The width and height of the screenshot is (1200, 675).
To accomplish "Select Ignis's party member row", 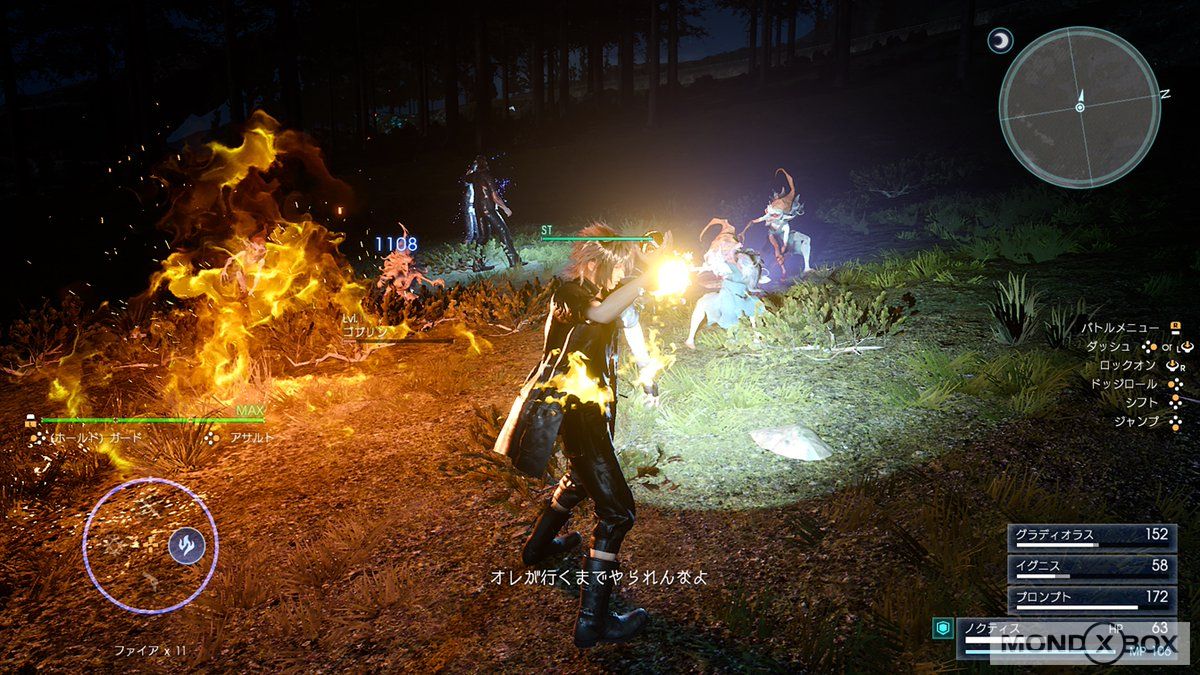I will click(x=1090, y=567).
